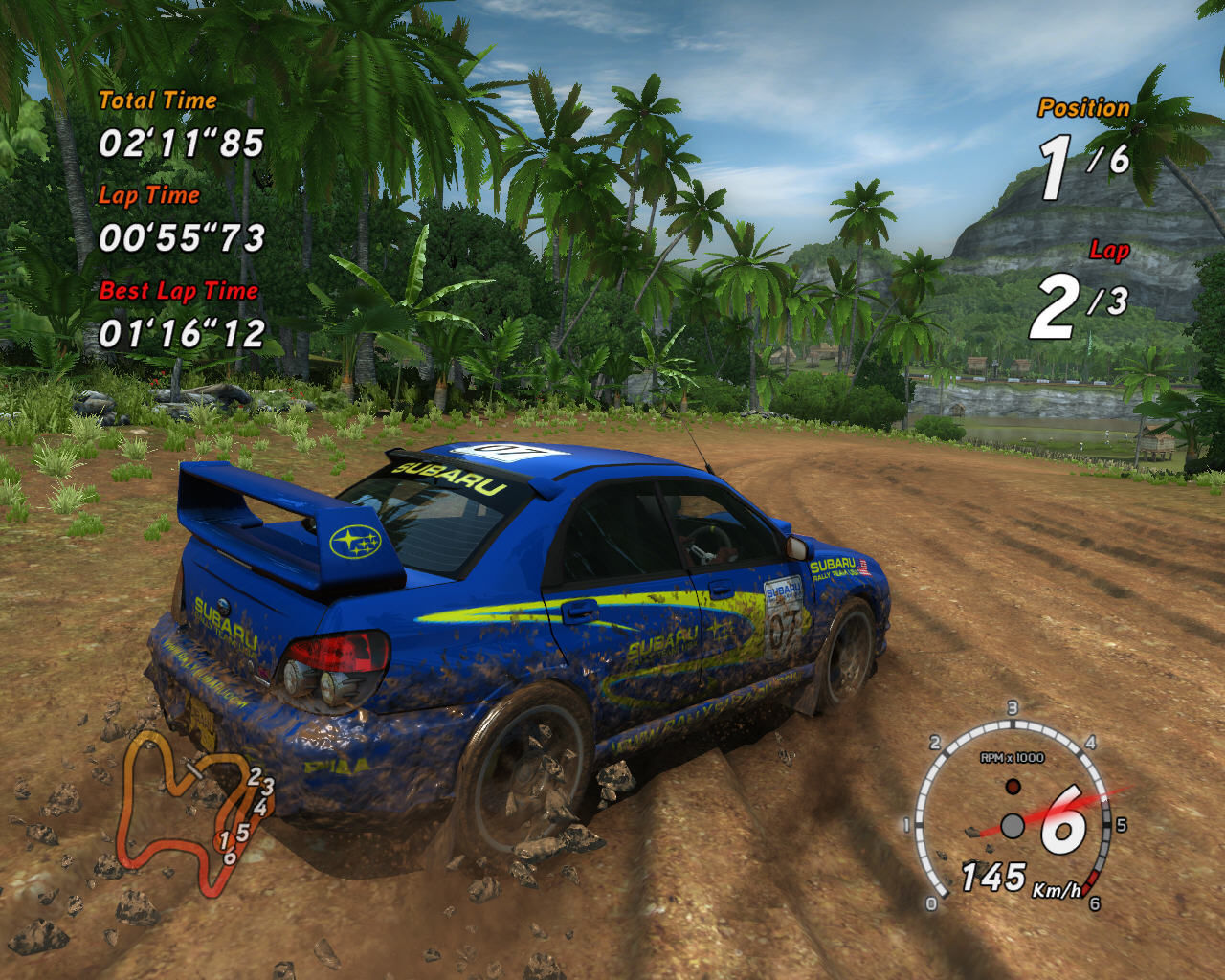Viewport: 1225px width, 980px height.
Task: Click the orange track minimap
Action: pos(187,807)
